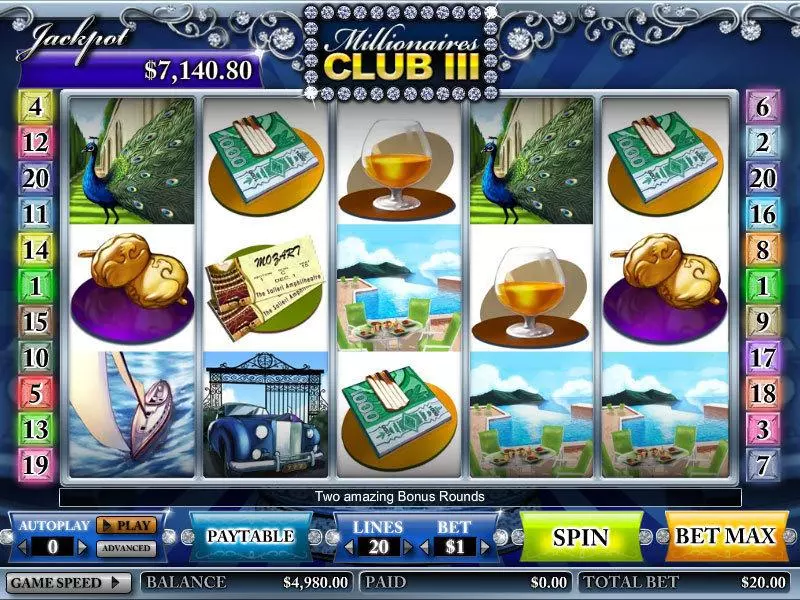Raise the bet amount

pos(485,547)
